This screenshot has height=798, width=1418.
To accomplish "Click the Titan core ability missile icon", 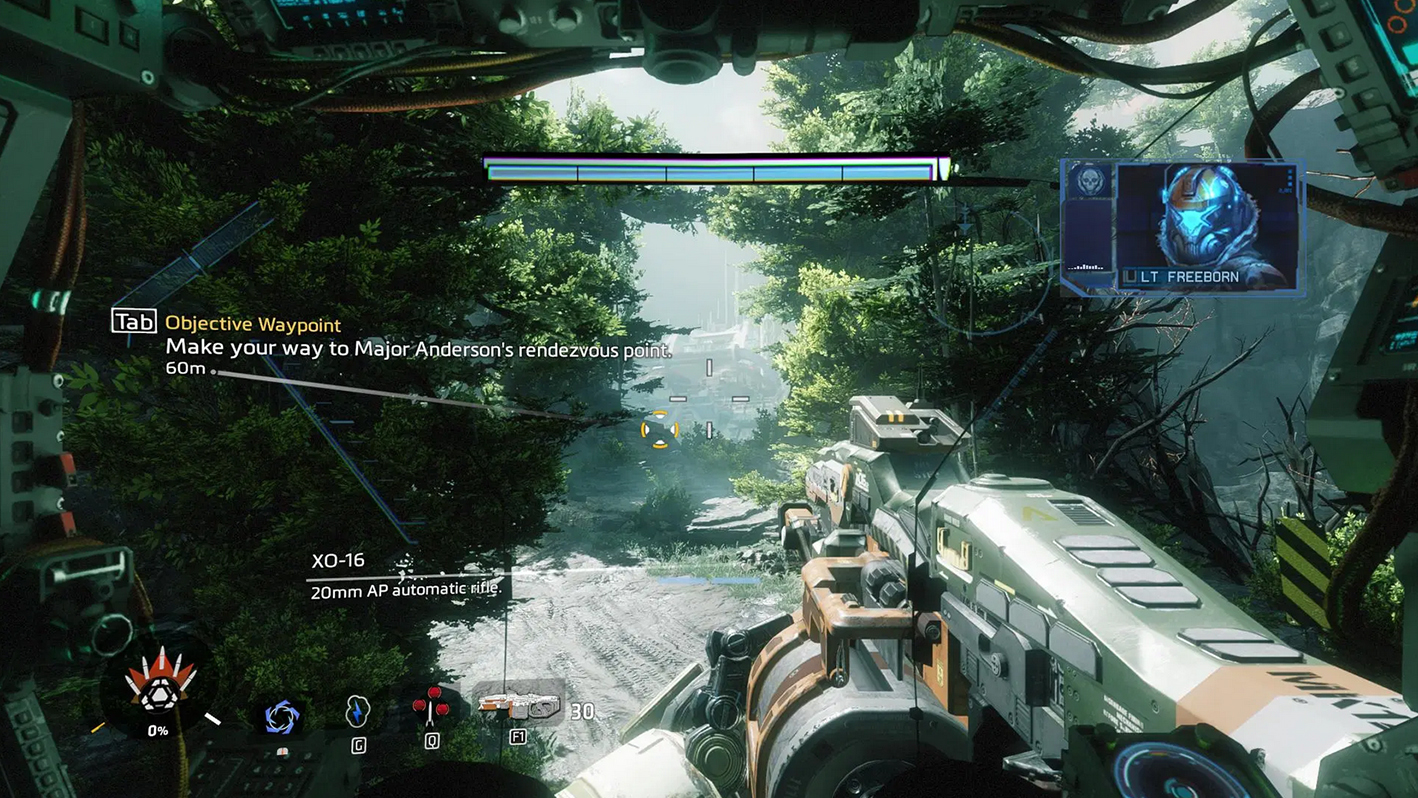I will [x=160, y=681].
